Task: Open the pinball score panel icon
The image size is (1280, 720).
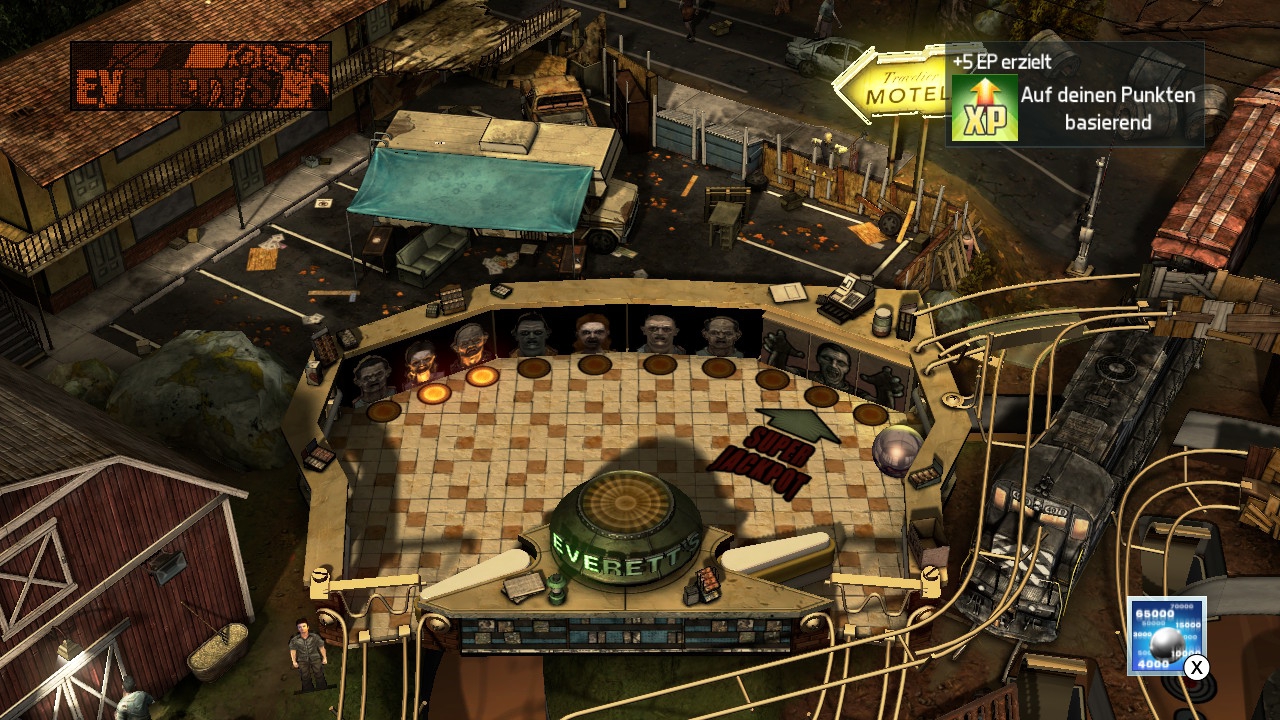Action: click(x=1166, y=635)
